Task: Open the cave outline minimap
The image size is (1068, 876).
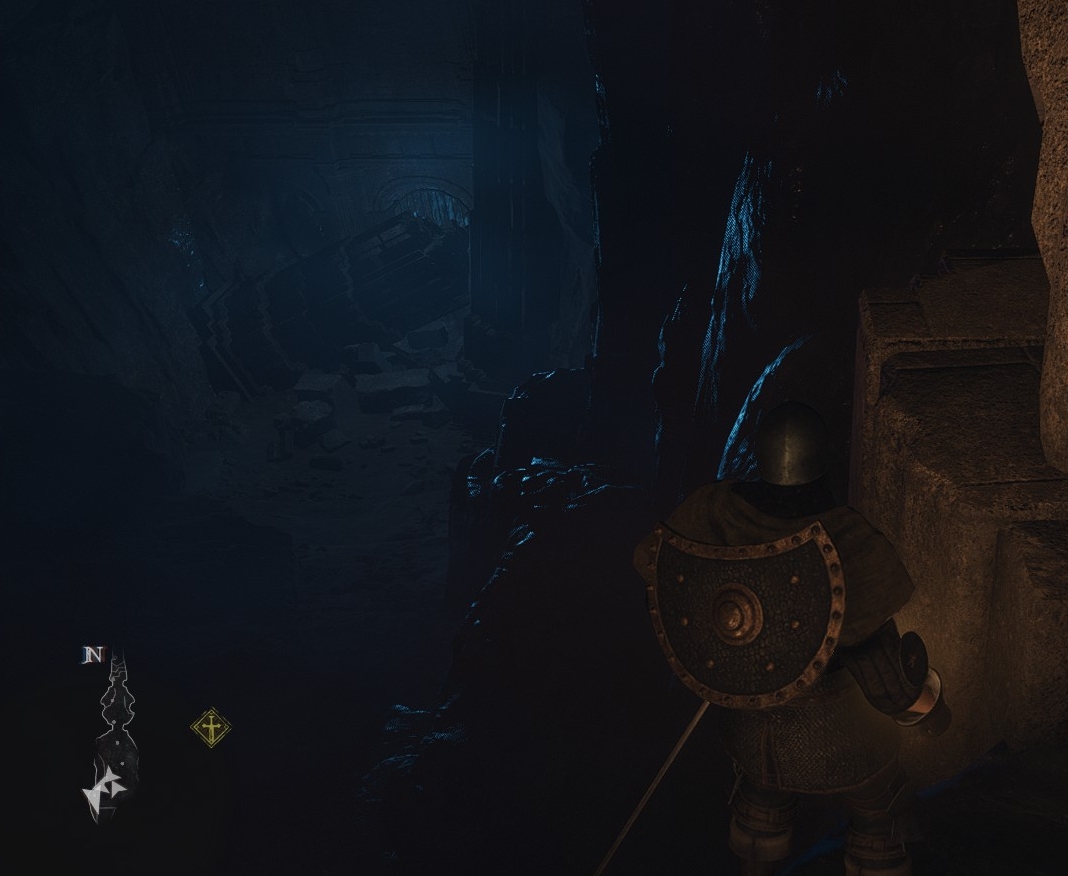Action: point(113,735)
